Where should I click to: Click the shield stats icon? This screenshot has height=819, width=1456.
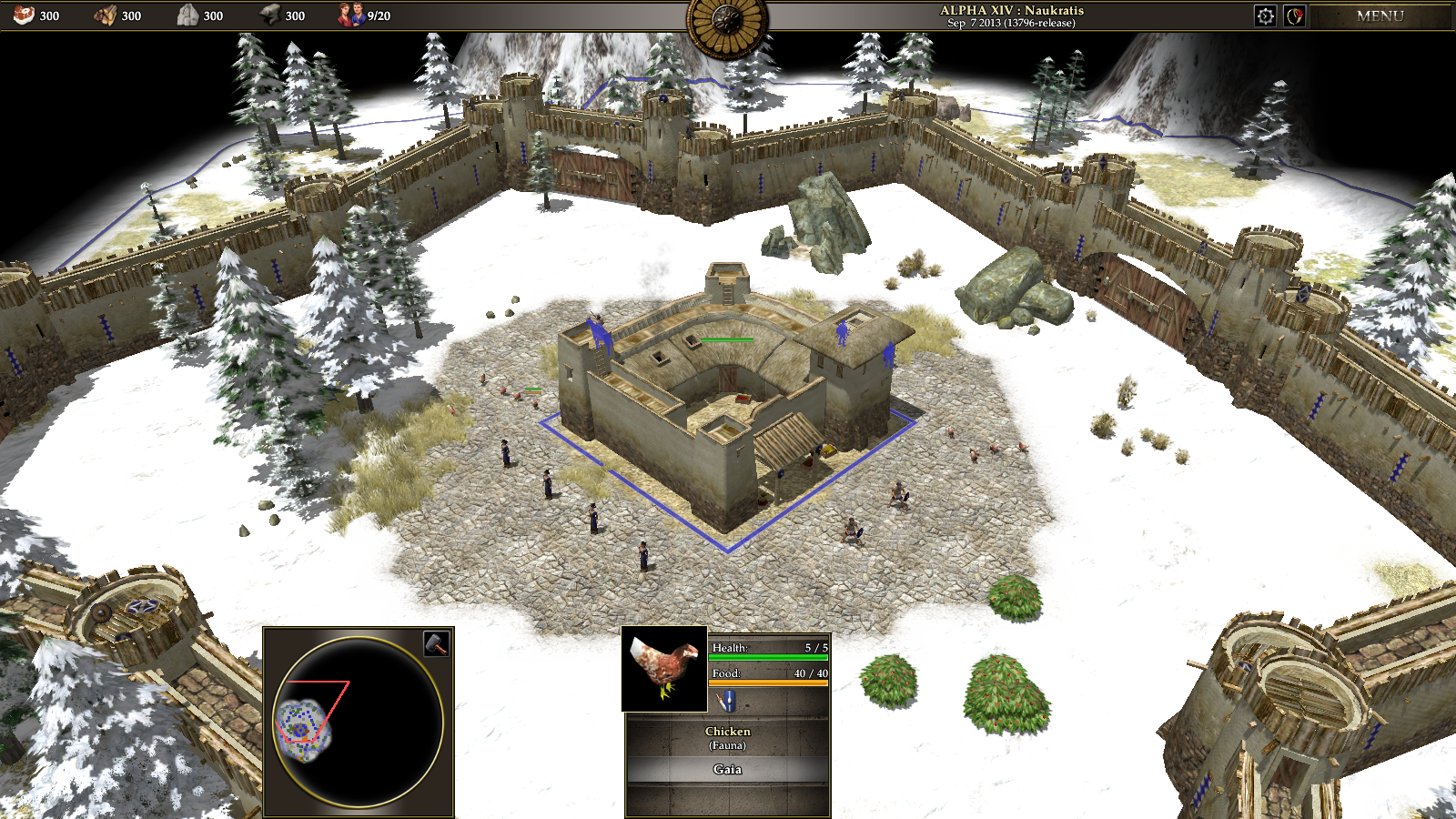coord(726,702)
